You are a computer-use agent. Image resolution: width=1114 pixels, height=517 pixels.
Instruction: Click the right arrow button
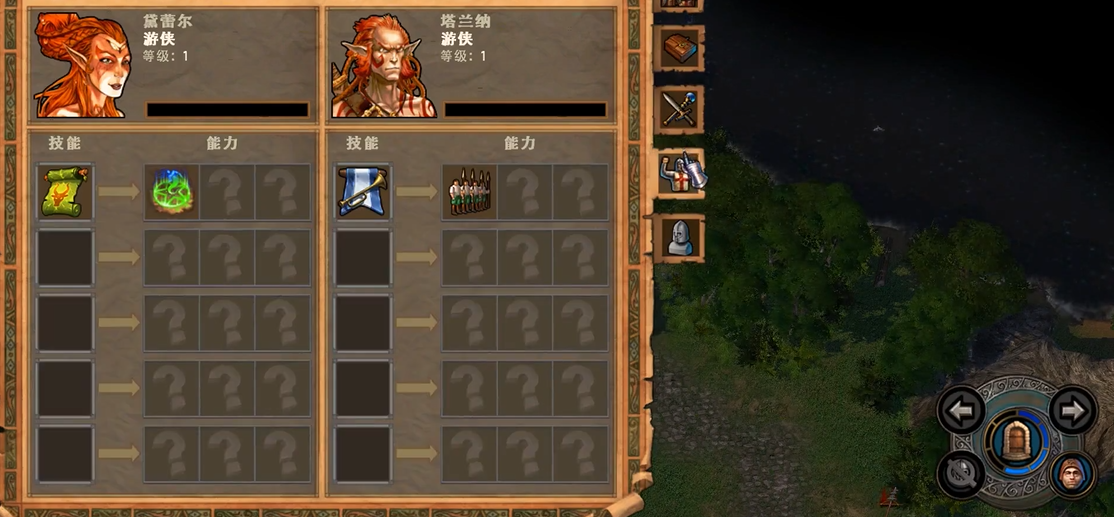click(x=1073, y=410)
